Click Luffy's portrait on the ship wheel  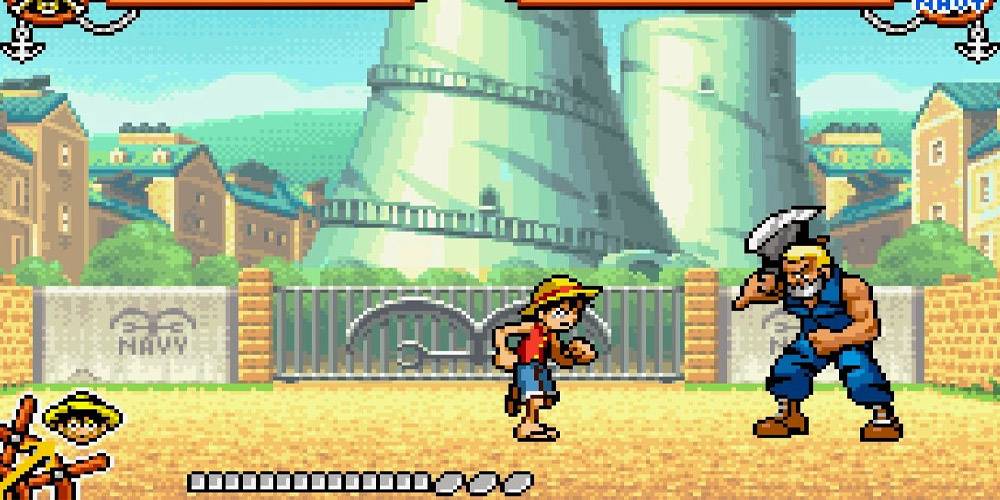73,424
